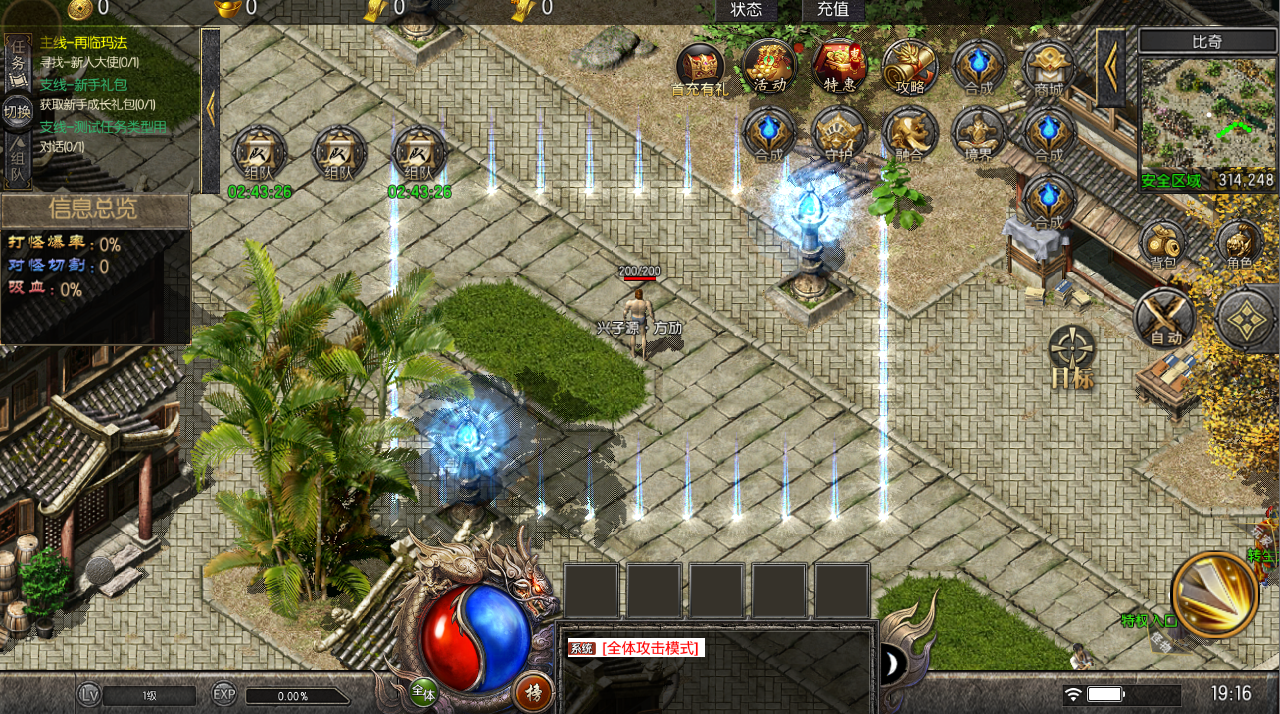Click the 切换 switch button
The image size is (1280, 714).
tap(17, 111)
